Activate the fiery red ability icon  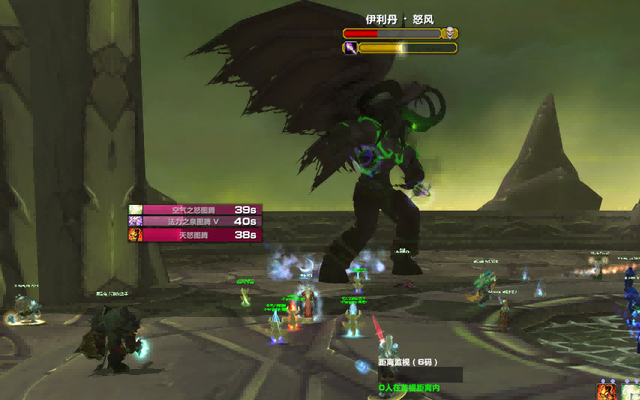click(x=608, y=390)
